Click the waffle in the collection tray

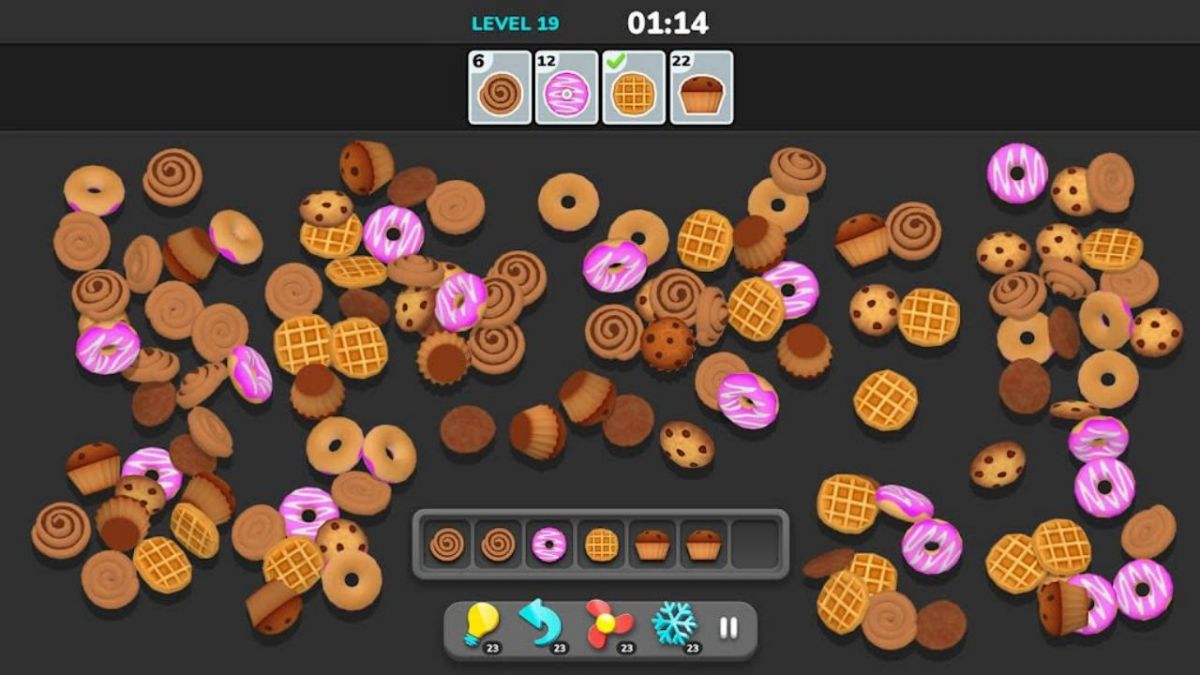pyautogui.click(x=601, y=544)
